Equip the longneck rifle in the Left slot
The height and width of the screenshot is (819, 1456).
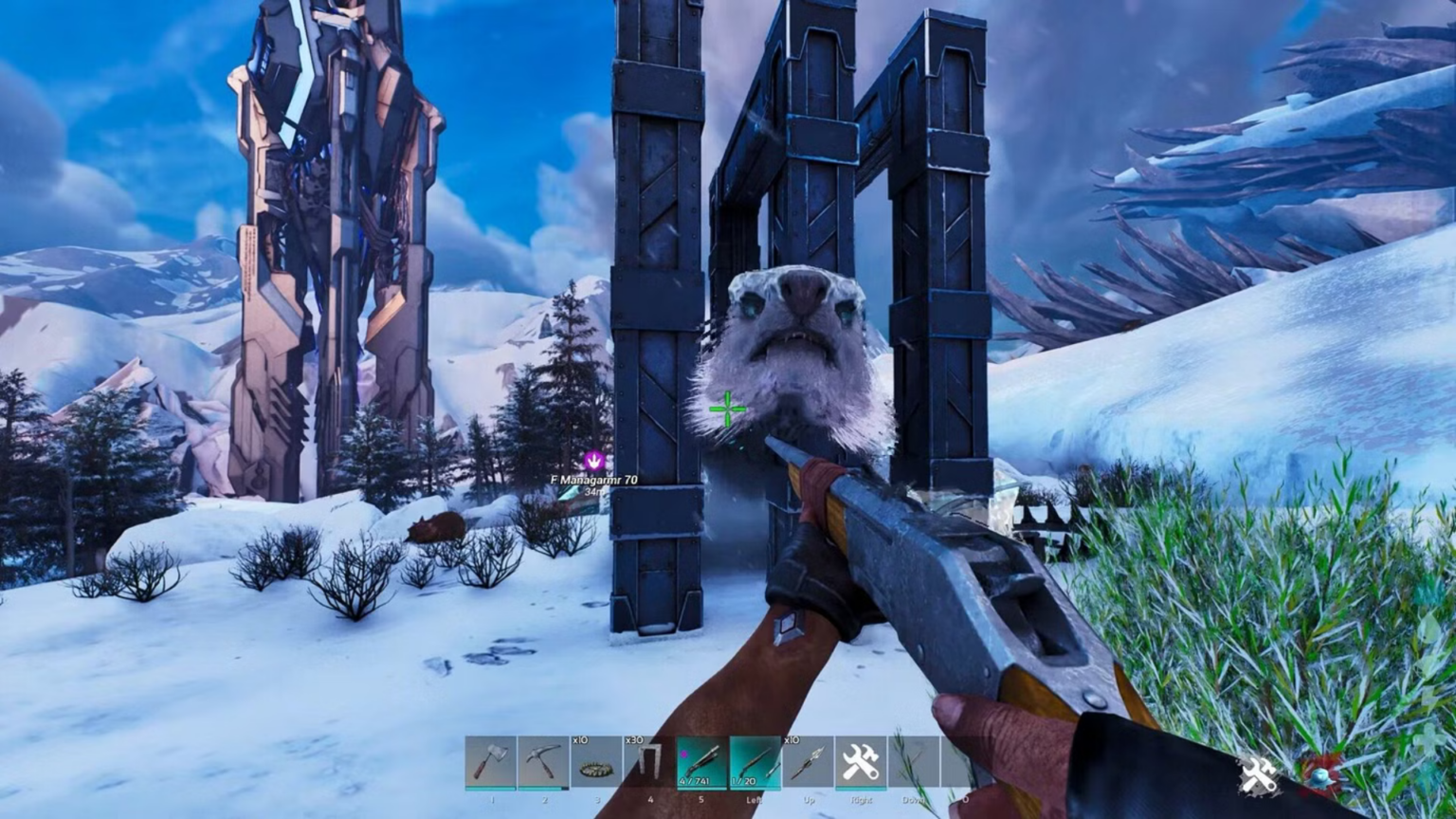755,763
